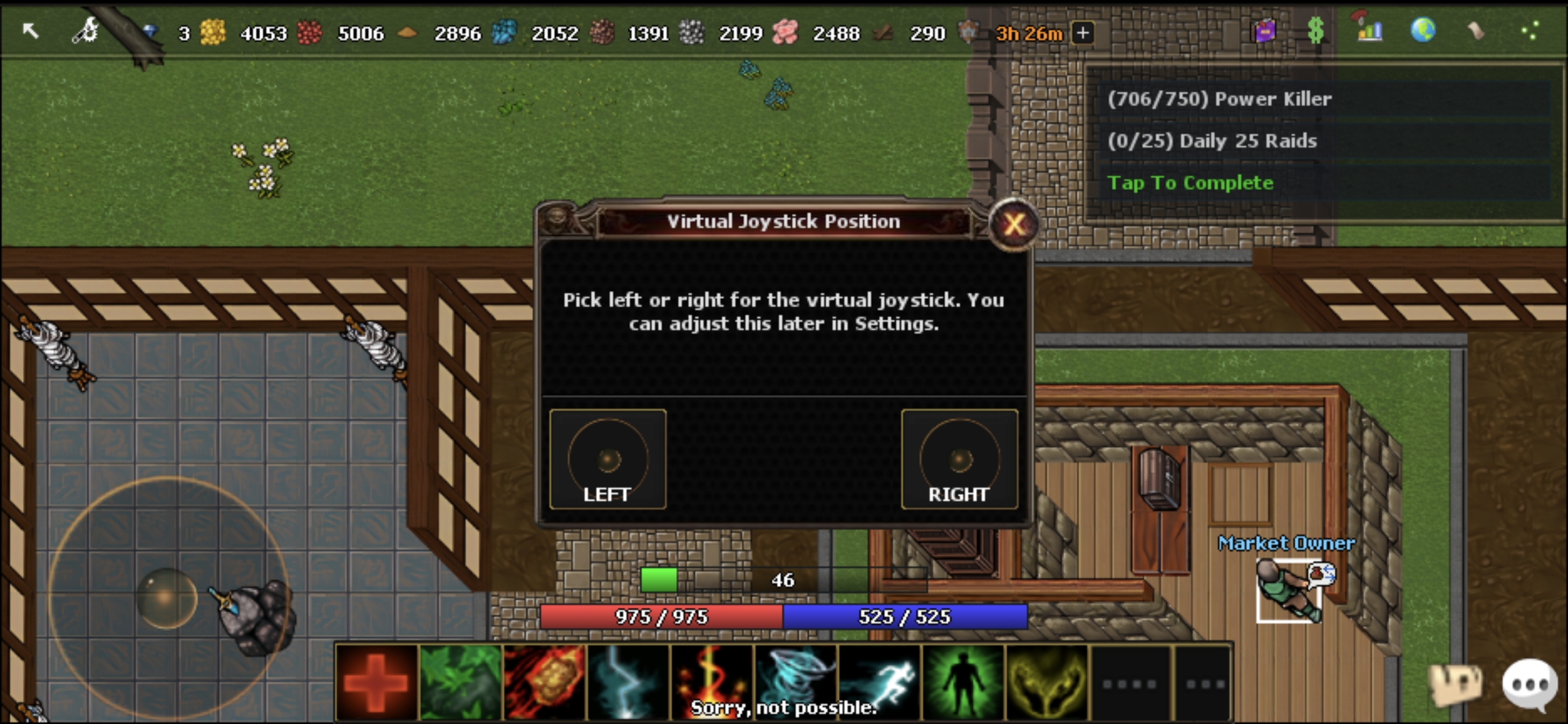Open the wrench and gear settings icon

tap(86, 31)
